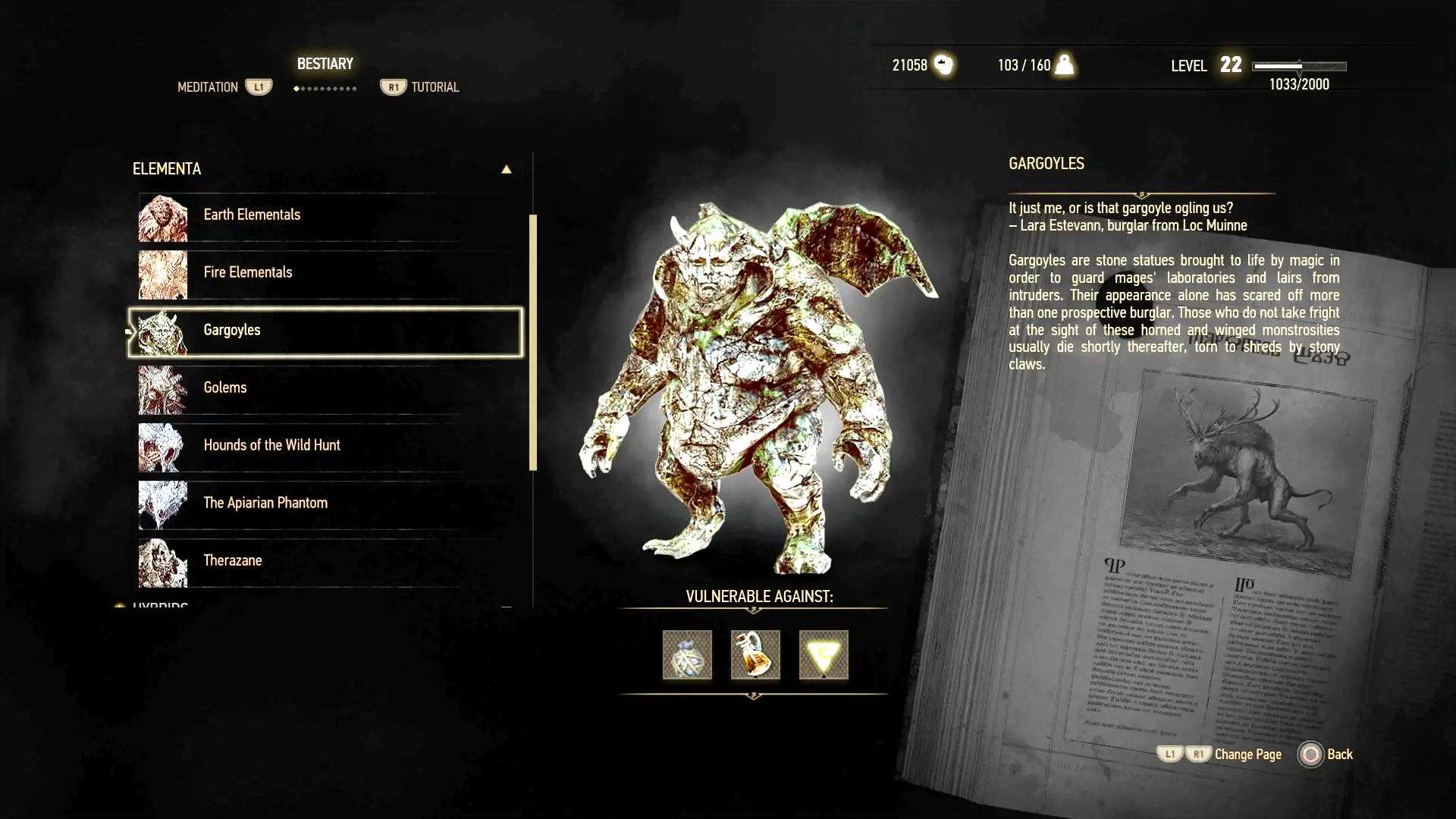
Task: Switch to the Tutorial tab
Action: pyautogui.click(x=435, y=87)
